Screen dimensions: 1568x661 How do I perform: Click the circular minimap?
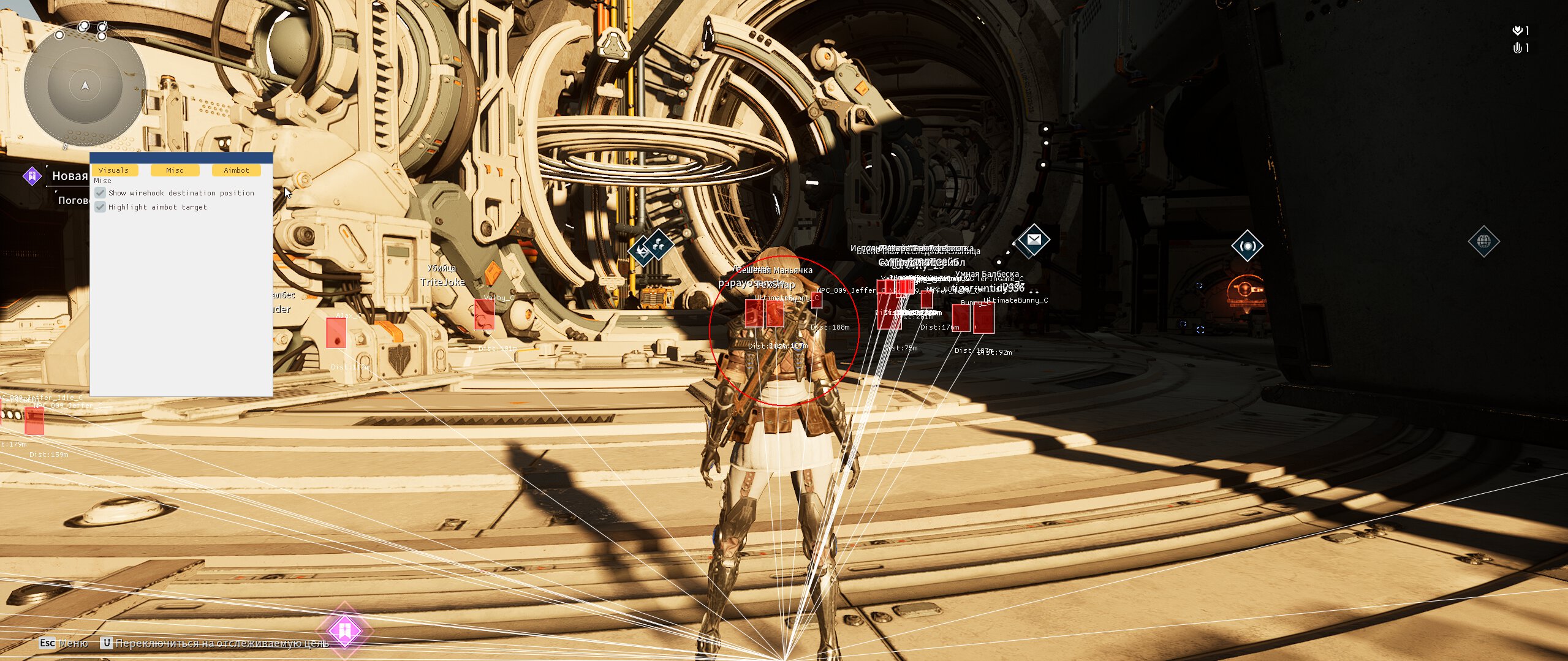tap(85, 86)
